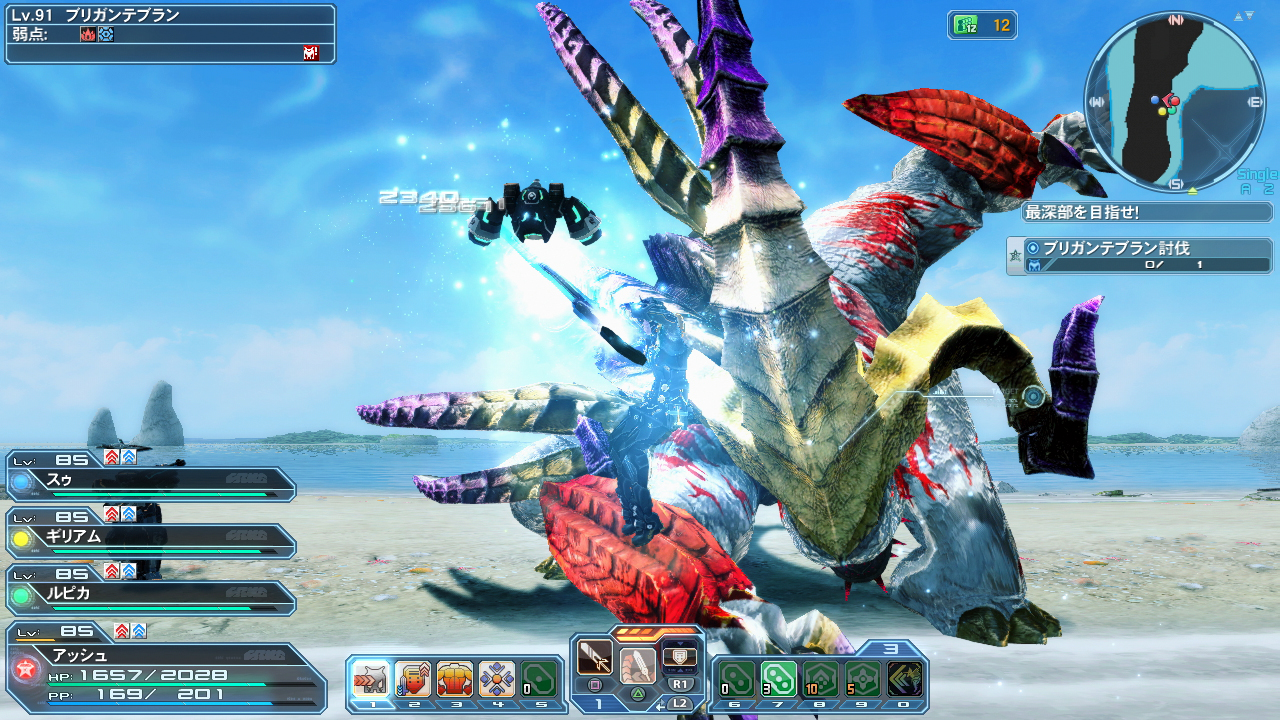Click the shield guard action icon

[x=680, y=657]
